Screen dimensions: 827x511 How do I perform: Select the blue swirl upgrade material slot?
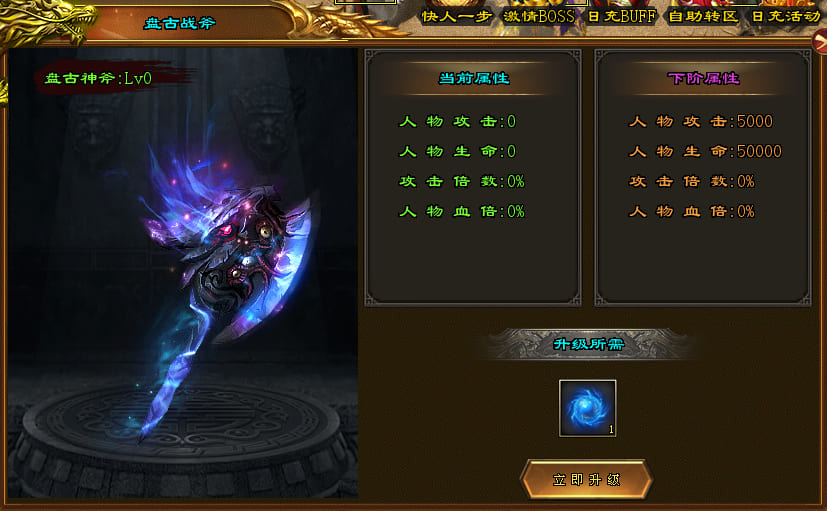coord(587,408)
